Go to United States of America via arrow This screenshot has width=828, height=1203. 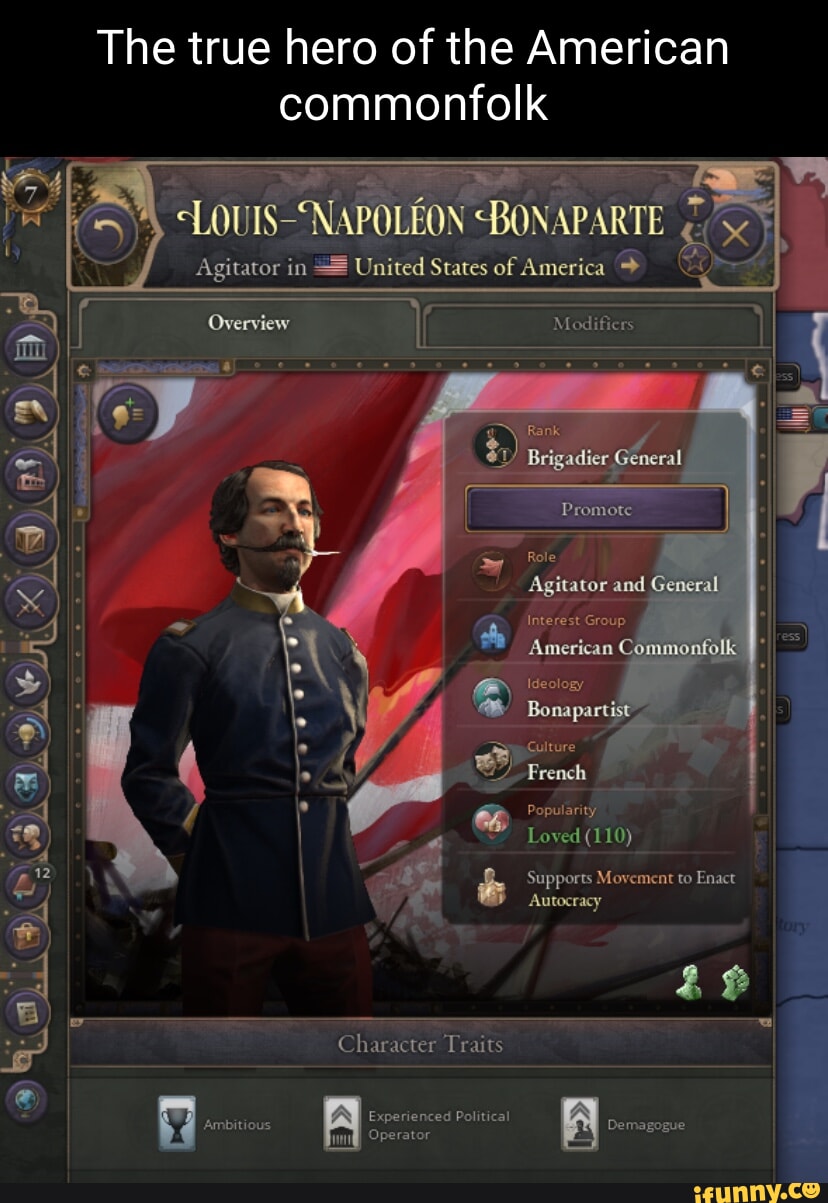[630, 267]
